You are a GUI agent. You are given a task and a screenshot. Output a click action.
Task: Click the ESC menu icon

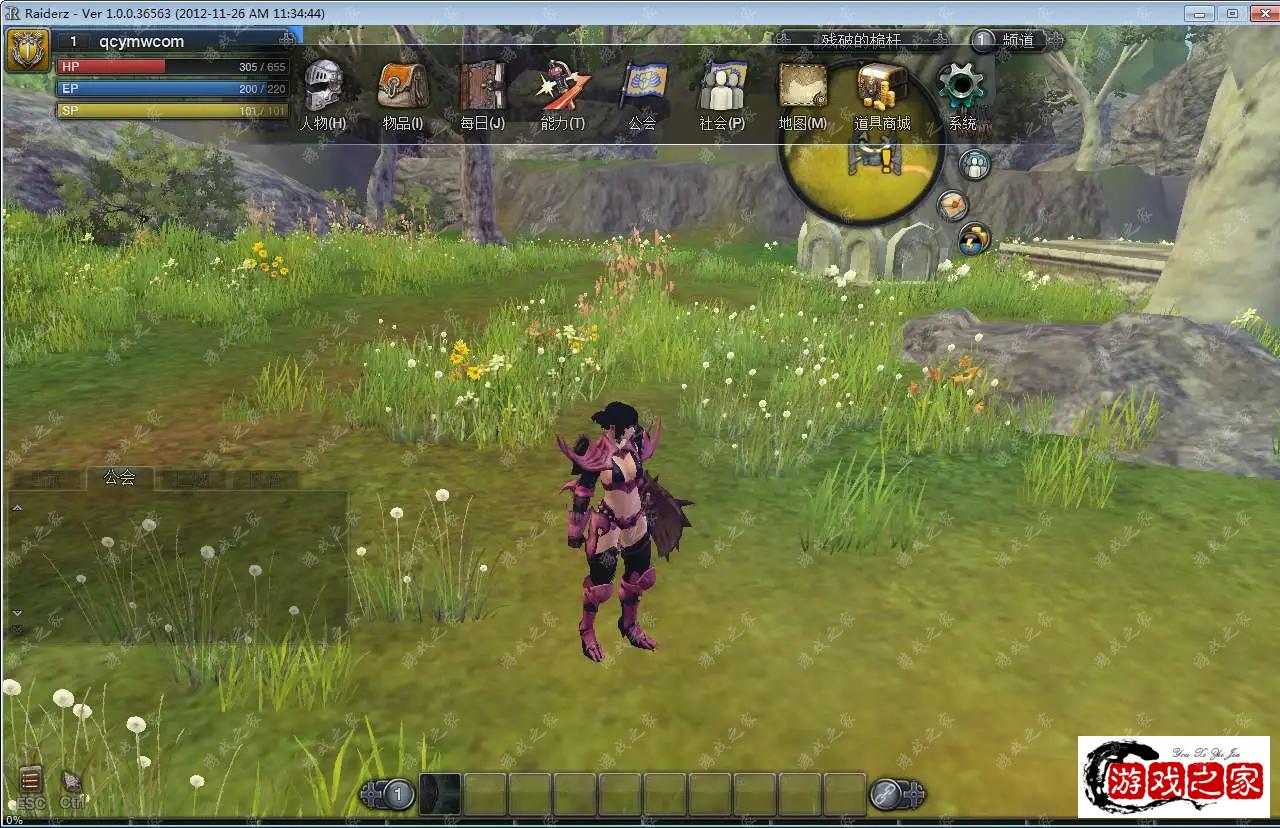[x=31, y=782]
